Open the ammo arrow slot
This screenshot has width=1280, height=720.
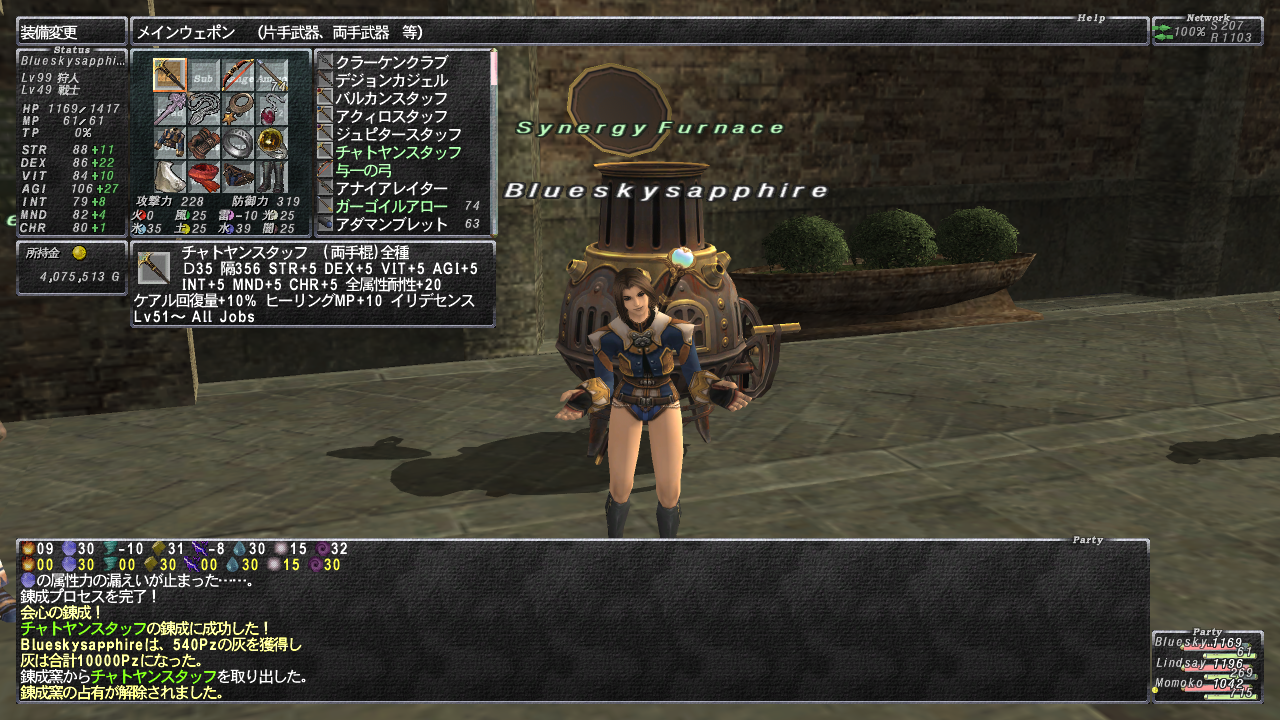click(271, 75)
